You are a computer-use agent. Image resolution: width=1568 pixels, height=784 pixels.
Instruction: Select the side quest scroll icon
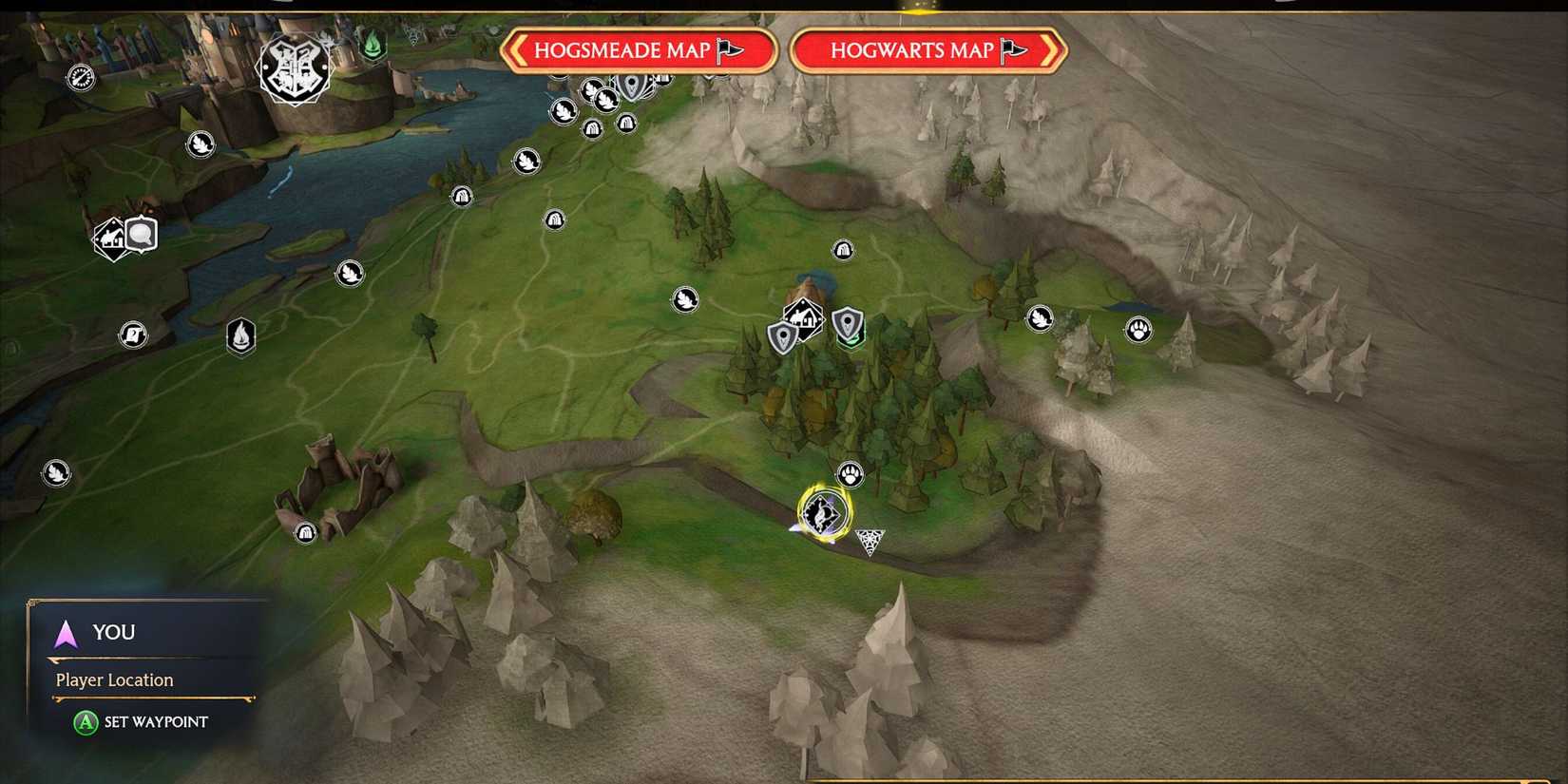point(134,334)
